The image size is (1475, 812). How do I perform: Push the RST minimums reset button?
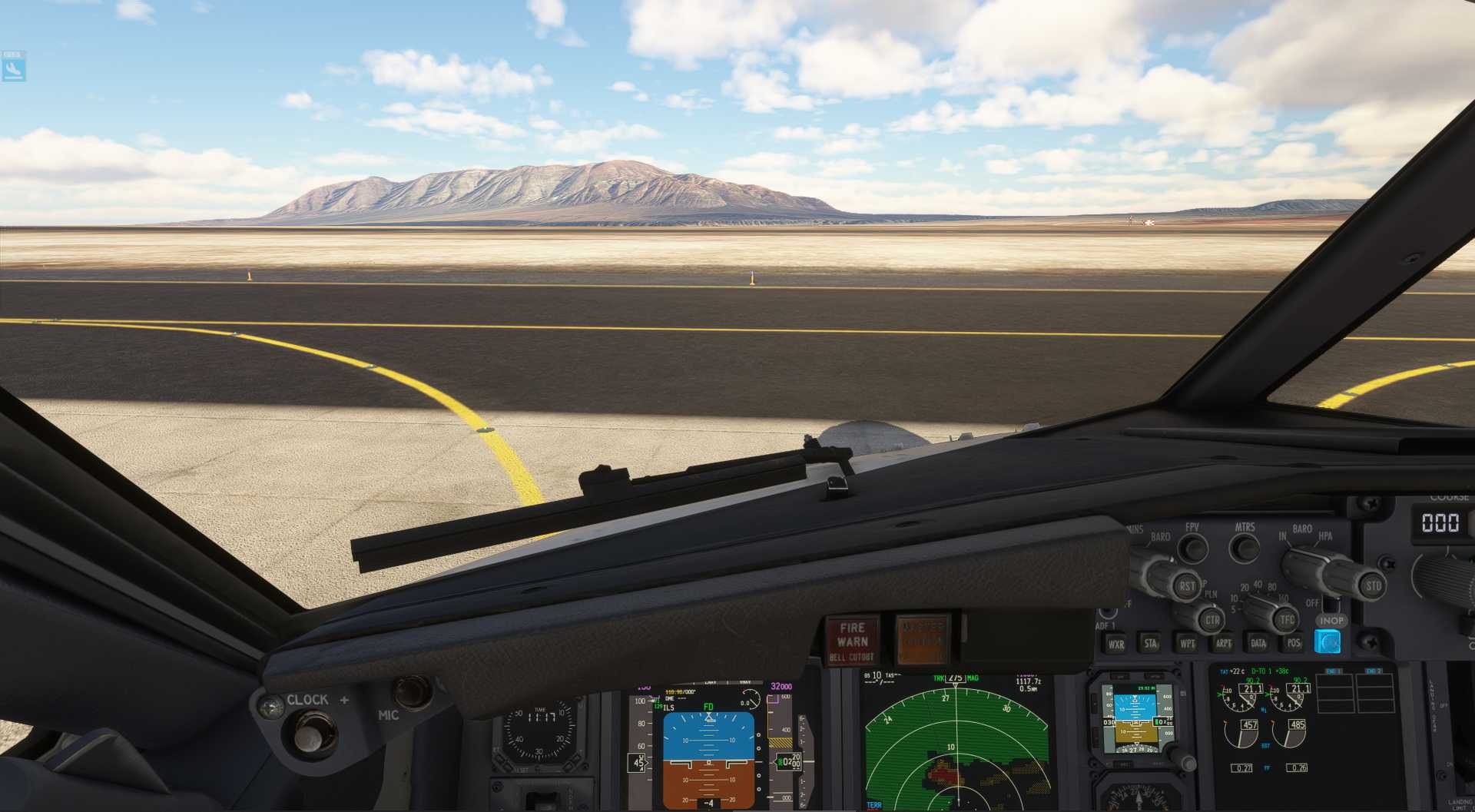[1187, 585]
